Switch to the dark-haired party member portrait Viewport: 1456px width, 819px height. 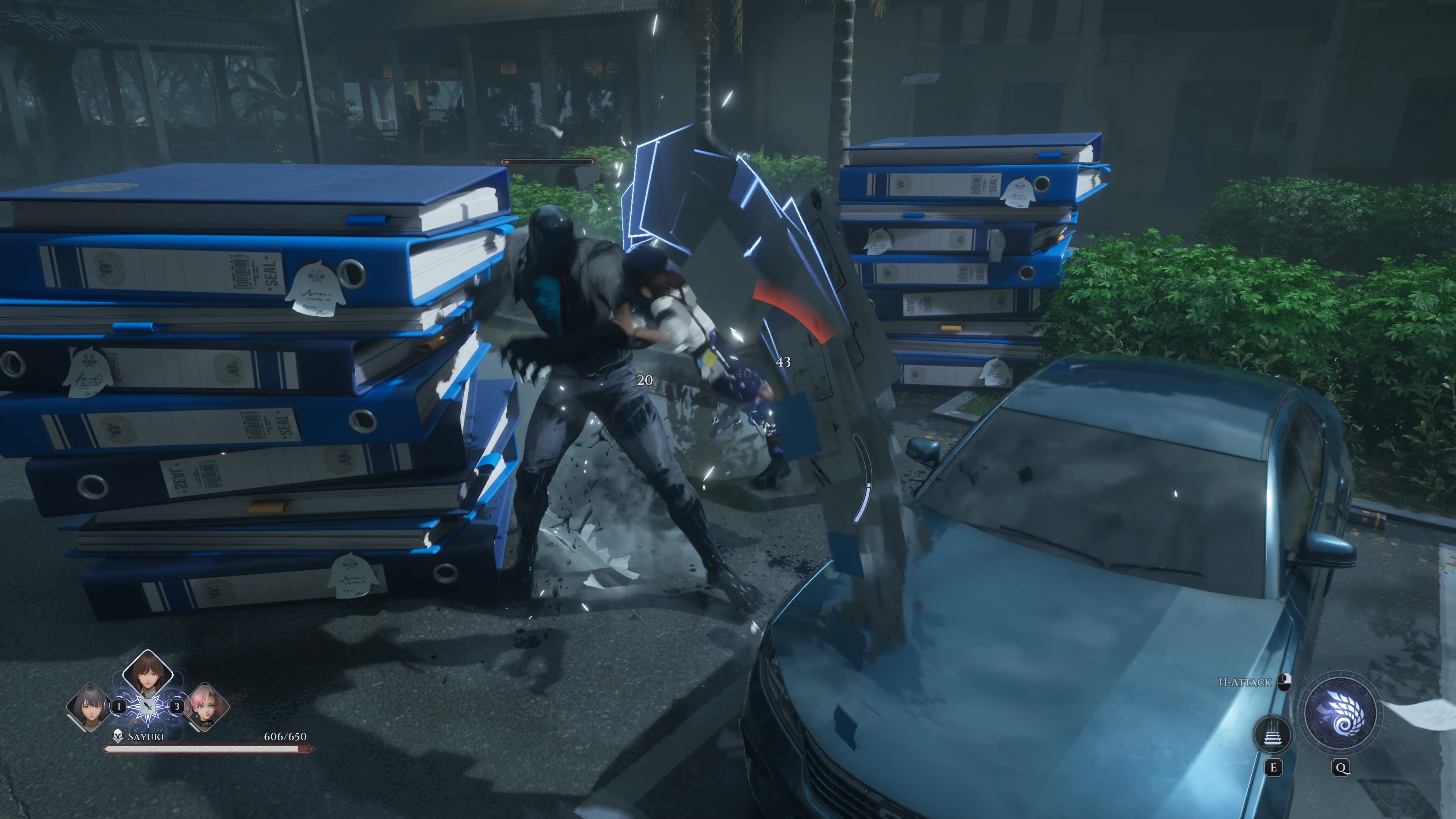(89, 706)
